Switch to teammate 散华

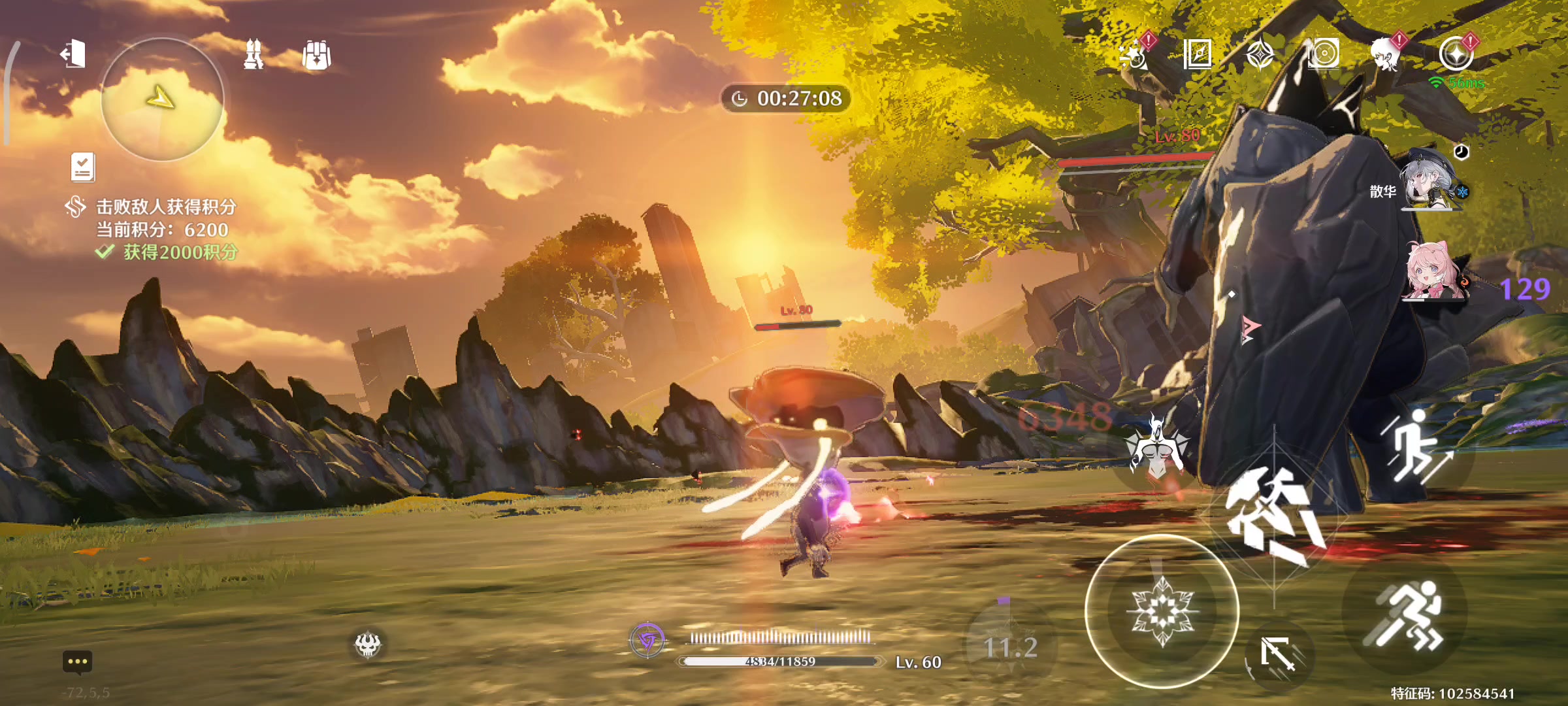coord(1429,181)
